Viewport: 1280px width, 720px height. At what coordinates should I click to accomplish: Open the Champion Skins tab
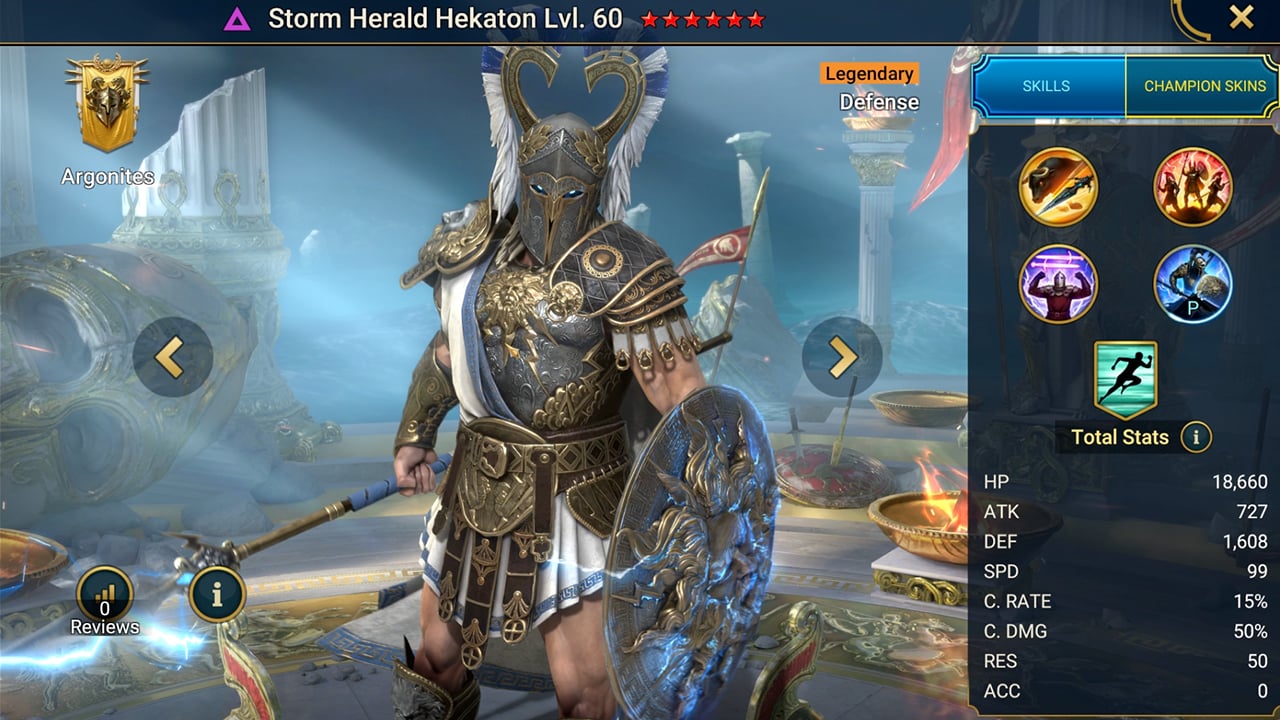pos(1204,86)
